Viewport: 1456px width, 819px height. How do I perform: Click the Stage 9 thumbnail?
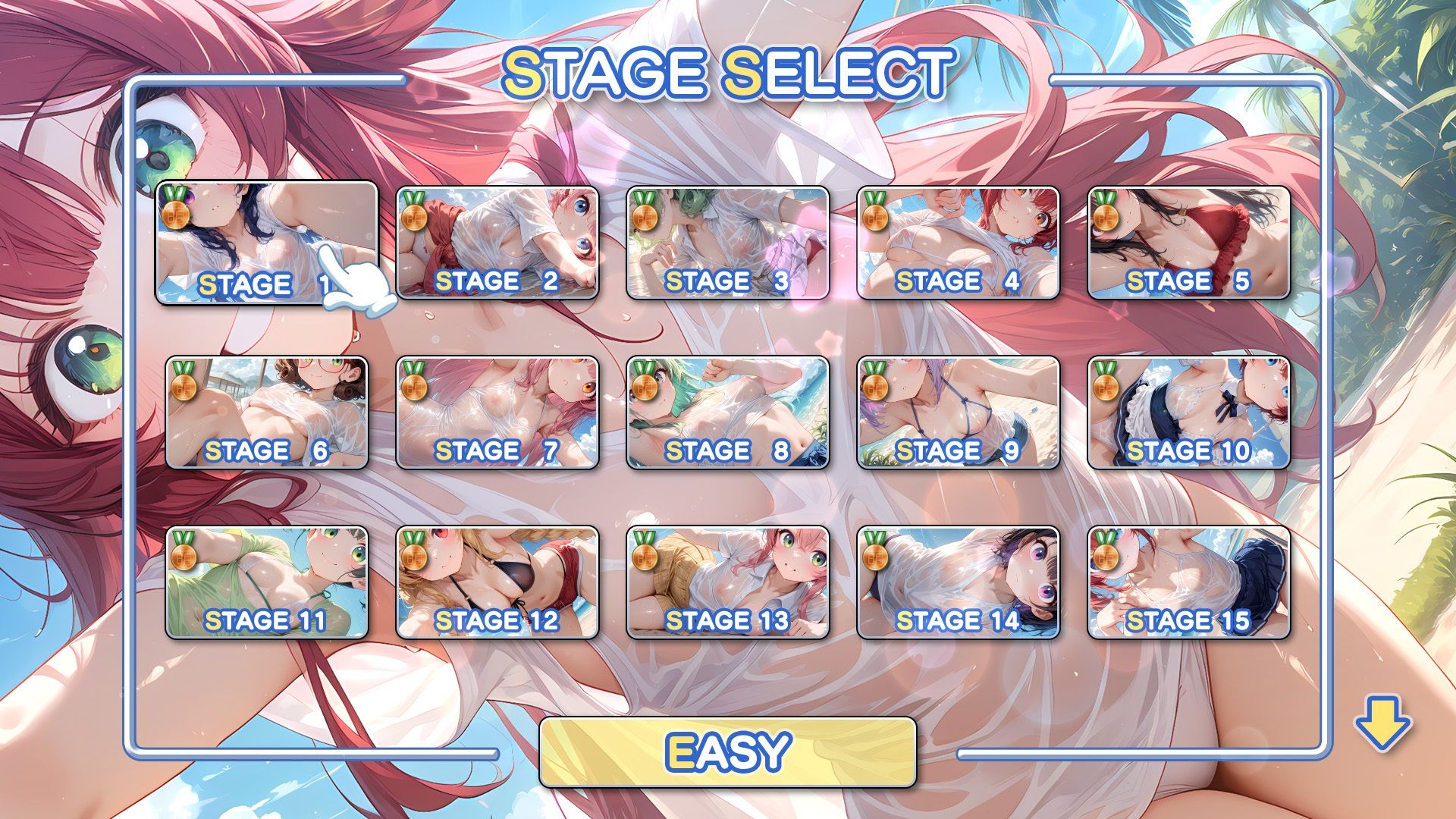959,413
